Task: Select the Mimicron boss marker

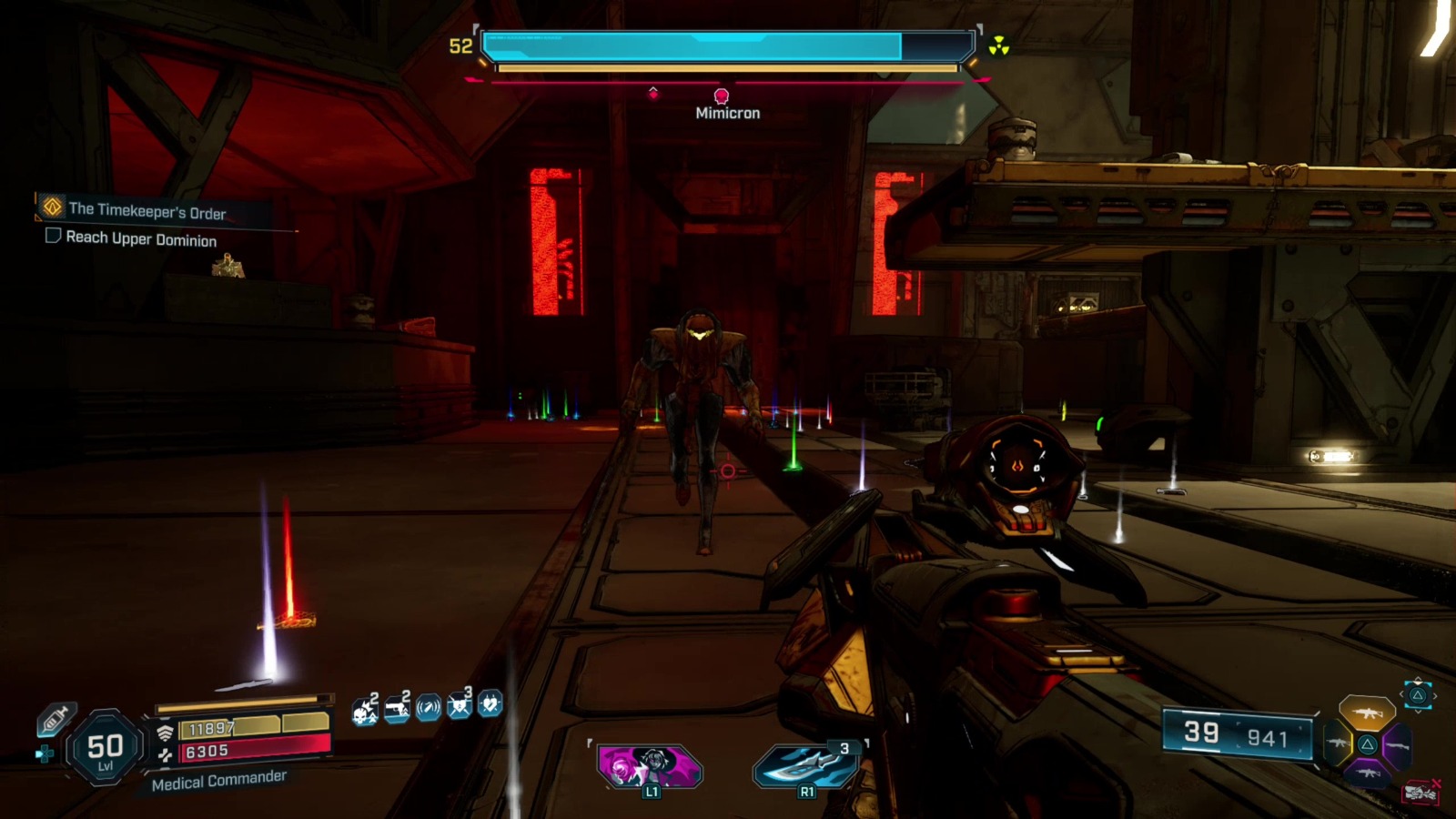Action: pos(722,96)
